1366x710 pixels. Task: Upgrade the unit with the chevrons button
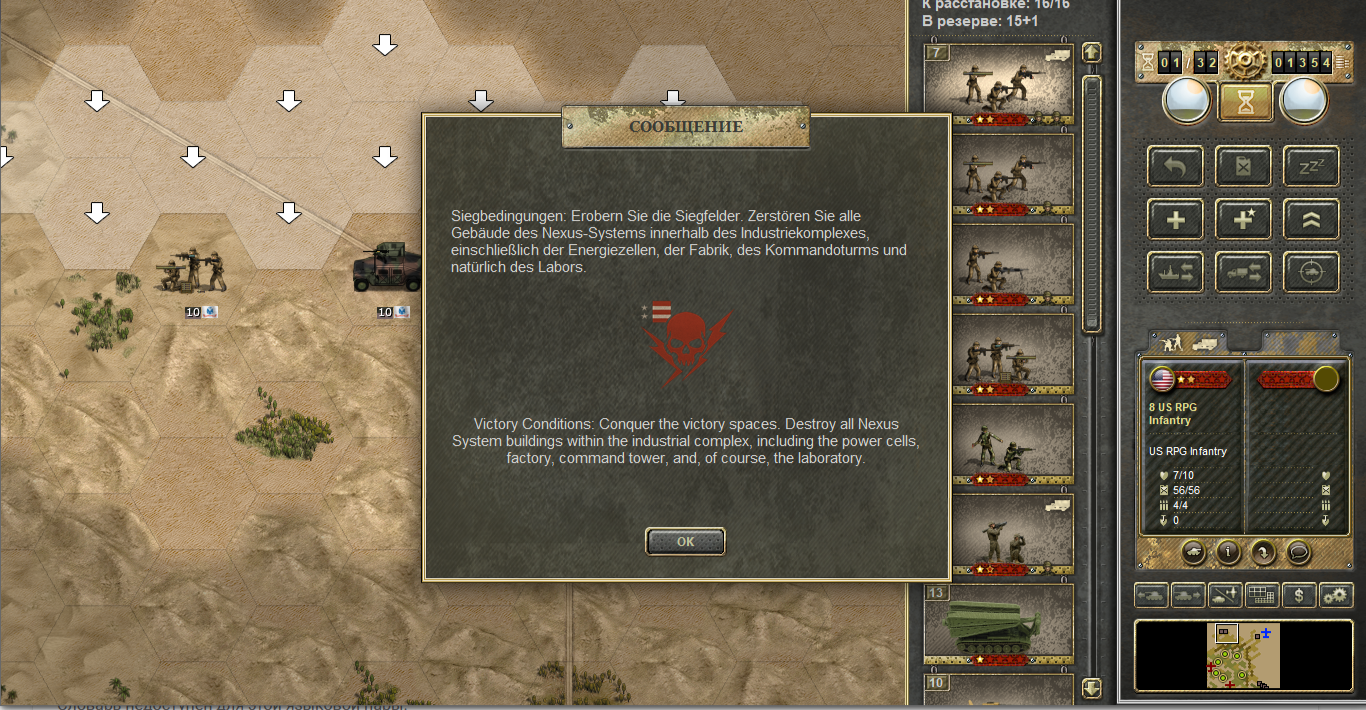pos(1310,219)
